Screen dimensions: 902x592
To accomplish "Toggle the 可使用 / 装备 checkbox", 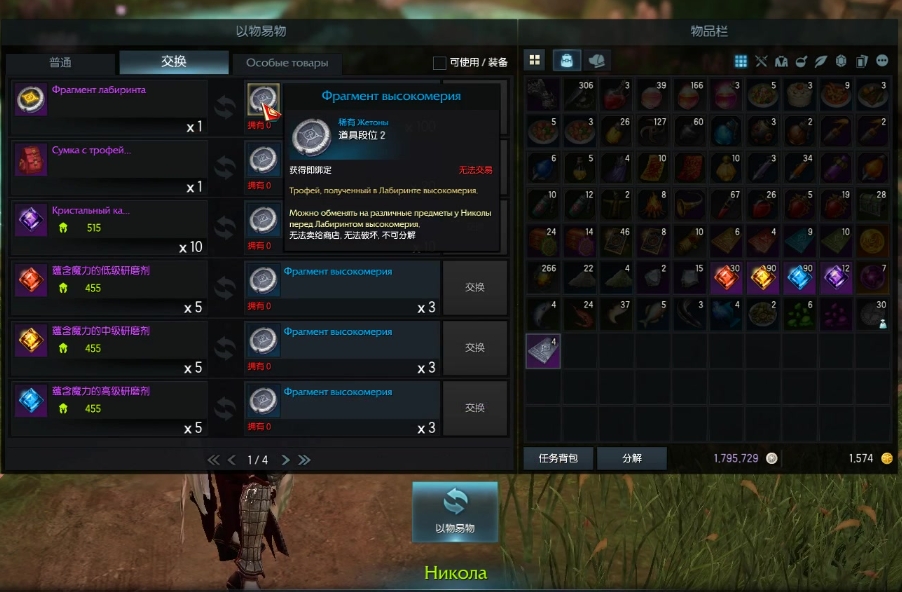I will click(x=440, y=63).
